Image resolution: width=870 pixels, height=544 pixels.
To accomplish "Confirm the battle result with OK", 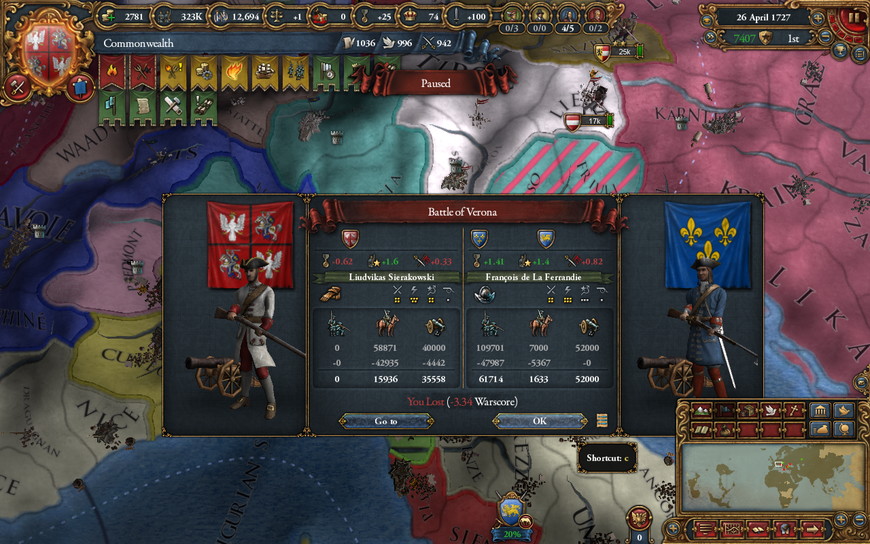I will pos(539,421).
